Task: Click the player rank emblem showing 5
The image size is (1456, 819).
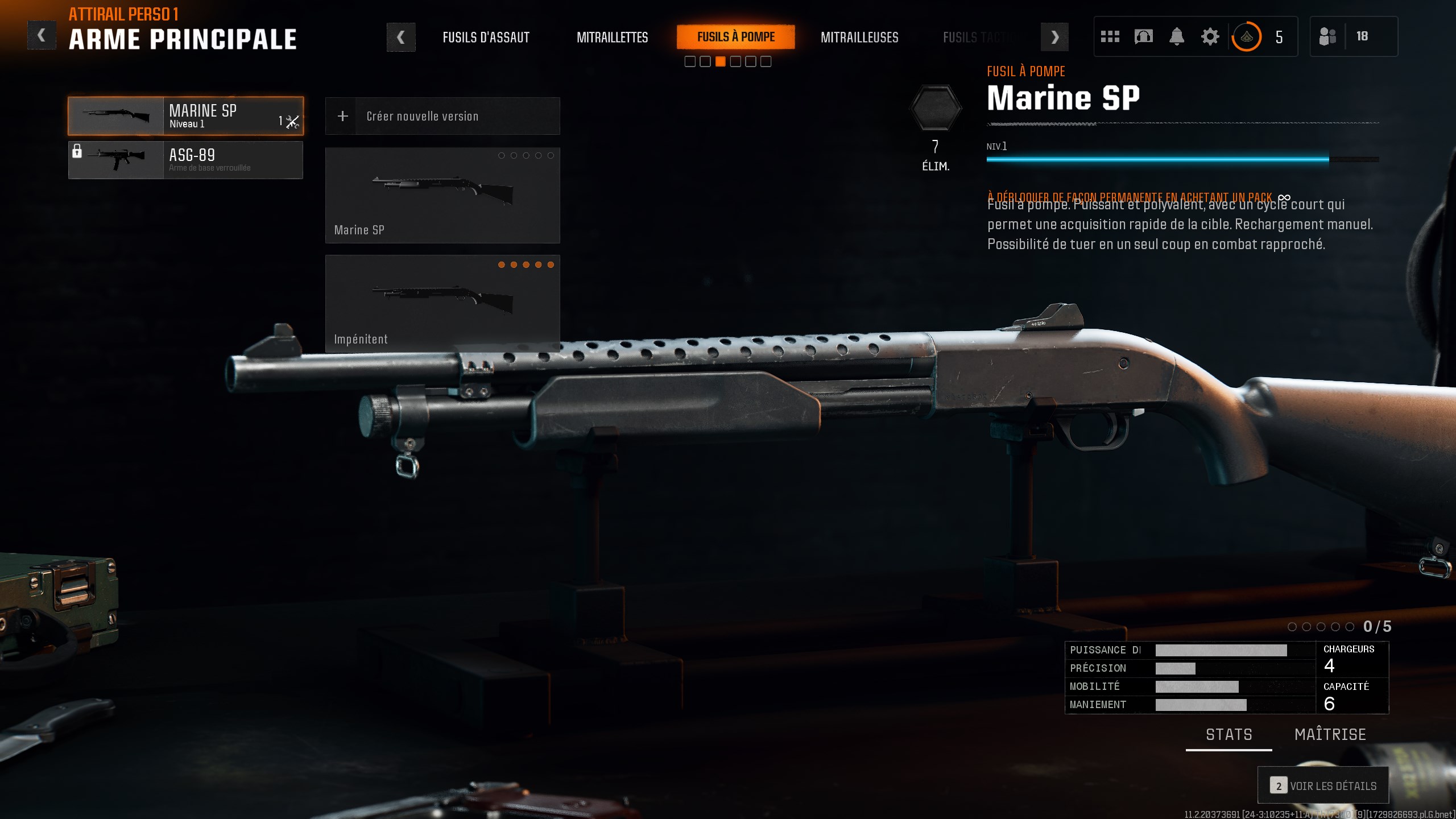Action: pyautogui.click(x=1247, y=36)
